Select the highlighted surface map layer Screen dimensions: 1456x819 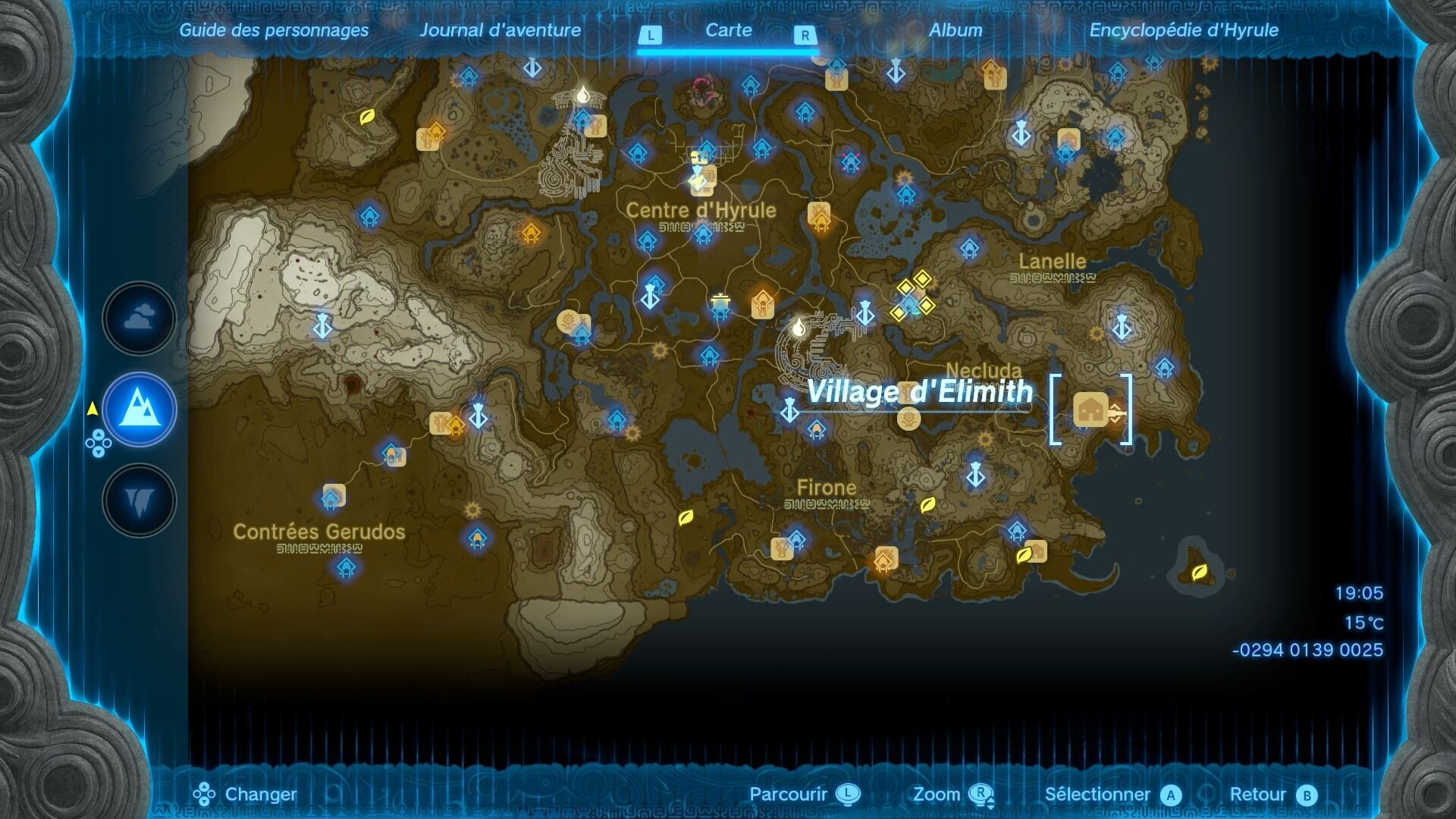pos(139,409)
